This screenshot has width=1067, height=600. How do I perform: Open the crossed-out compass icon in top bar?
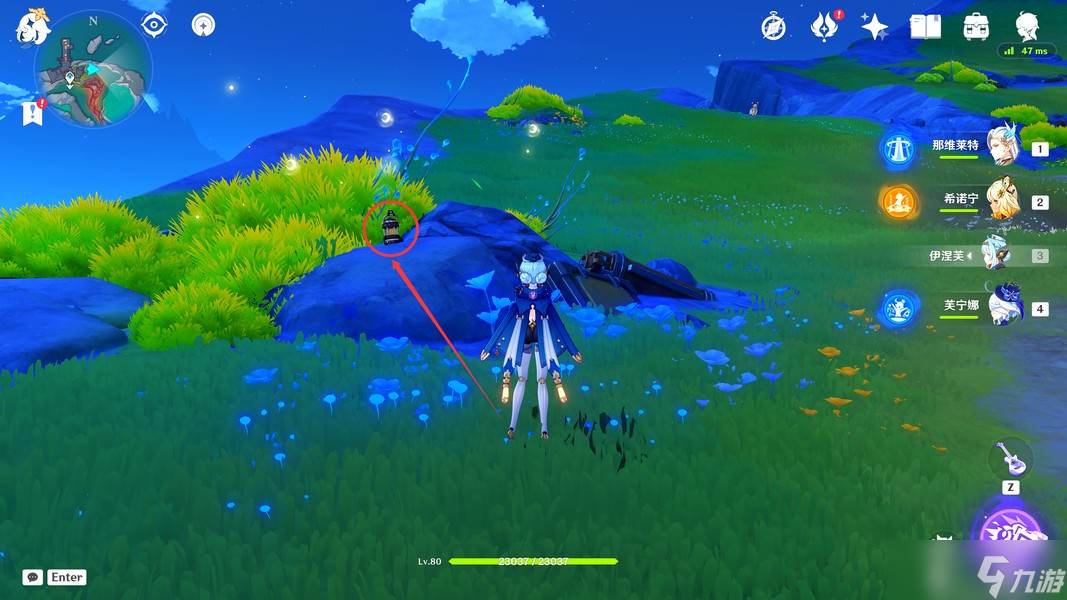tap(773, 27)
